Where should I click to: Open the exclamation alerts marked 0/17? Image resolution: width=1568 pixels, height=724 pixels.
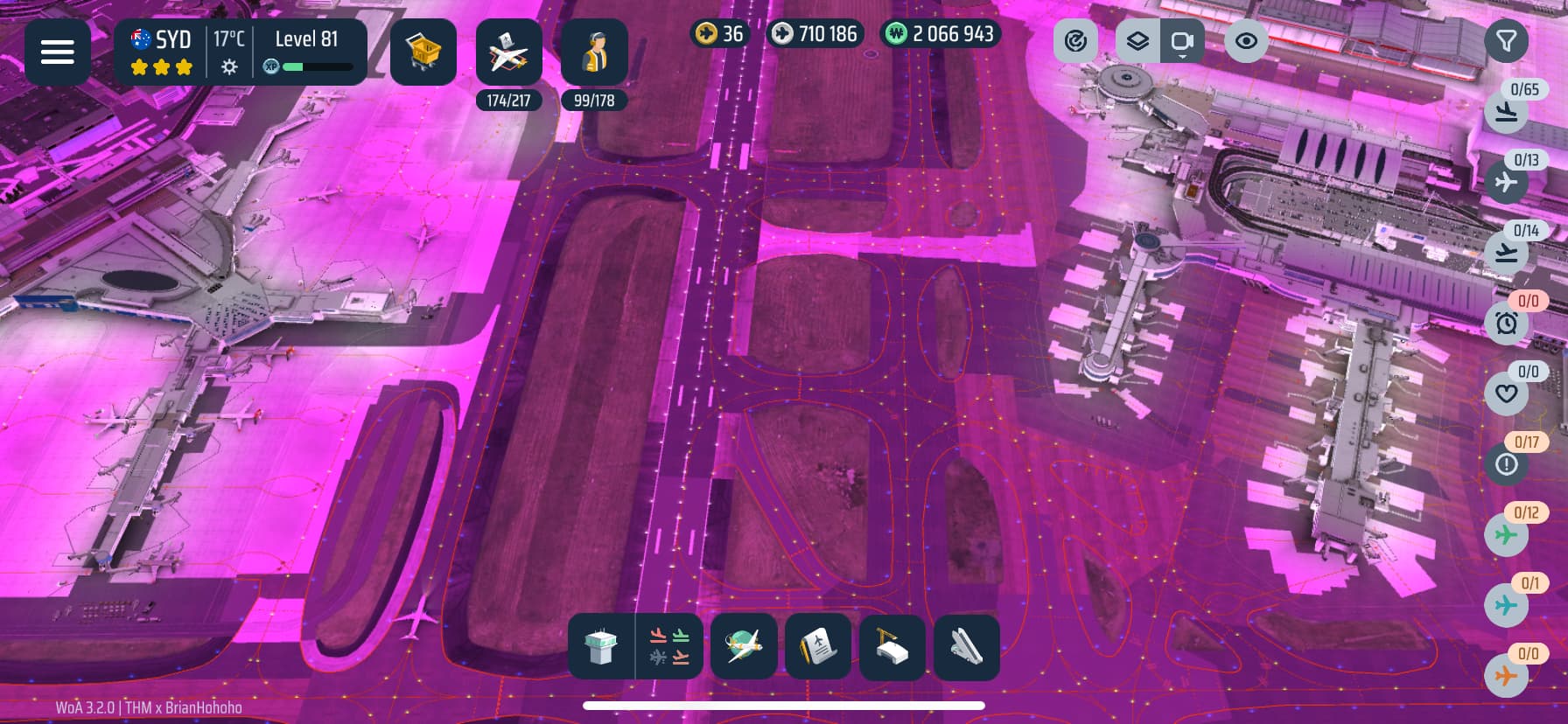[x=1506, y=464]
